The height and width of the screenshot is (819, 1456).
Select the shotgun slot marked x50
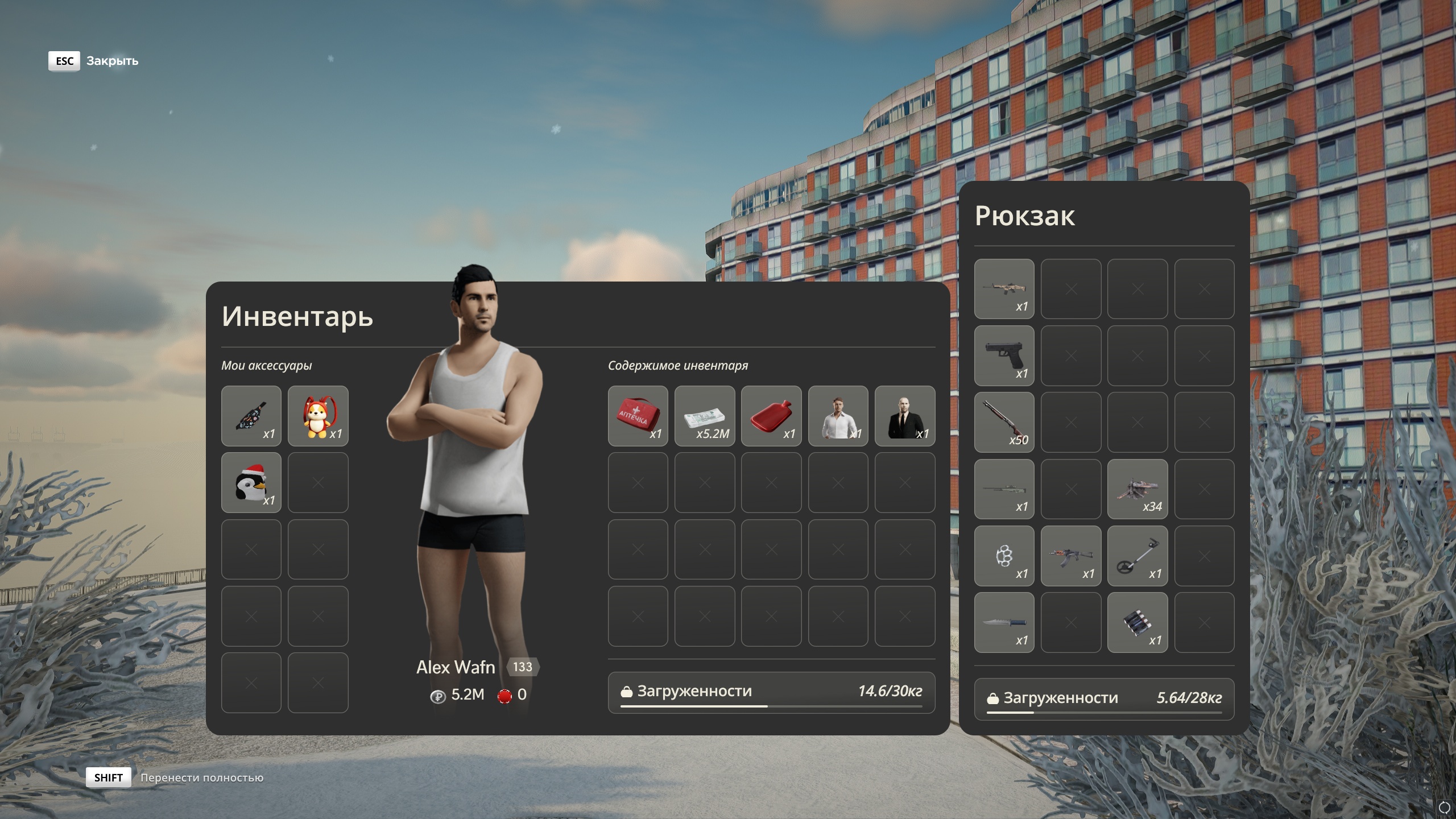1004,422
